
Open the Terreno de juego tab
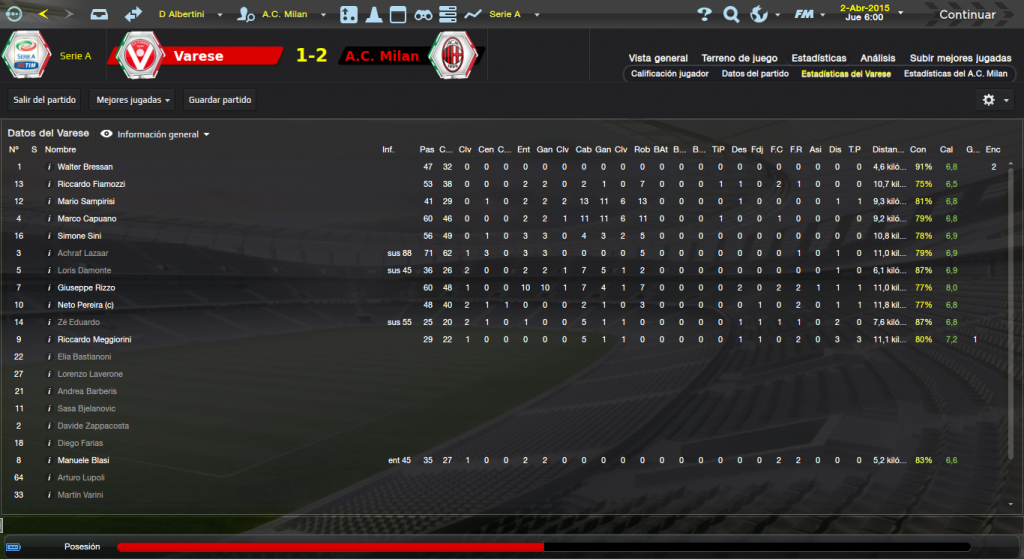739,58
